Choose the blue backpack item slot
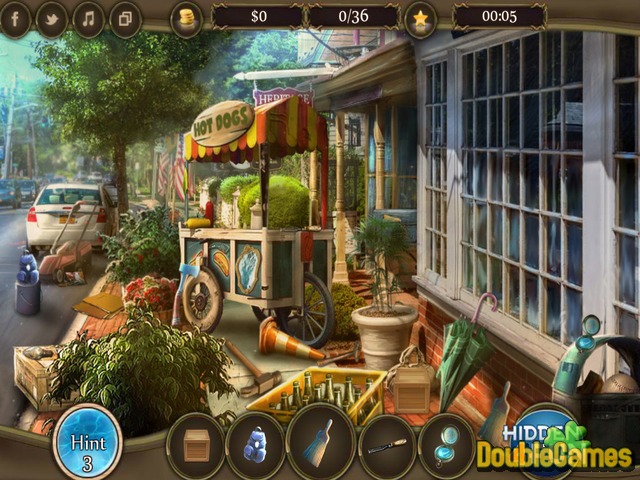The image size is (640, 480). point(257,445)
